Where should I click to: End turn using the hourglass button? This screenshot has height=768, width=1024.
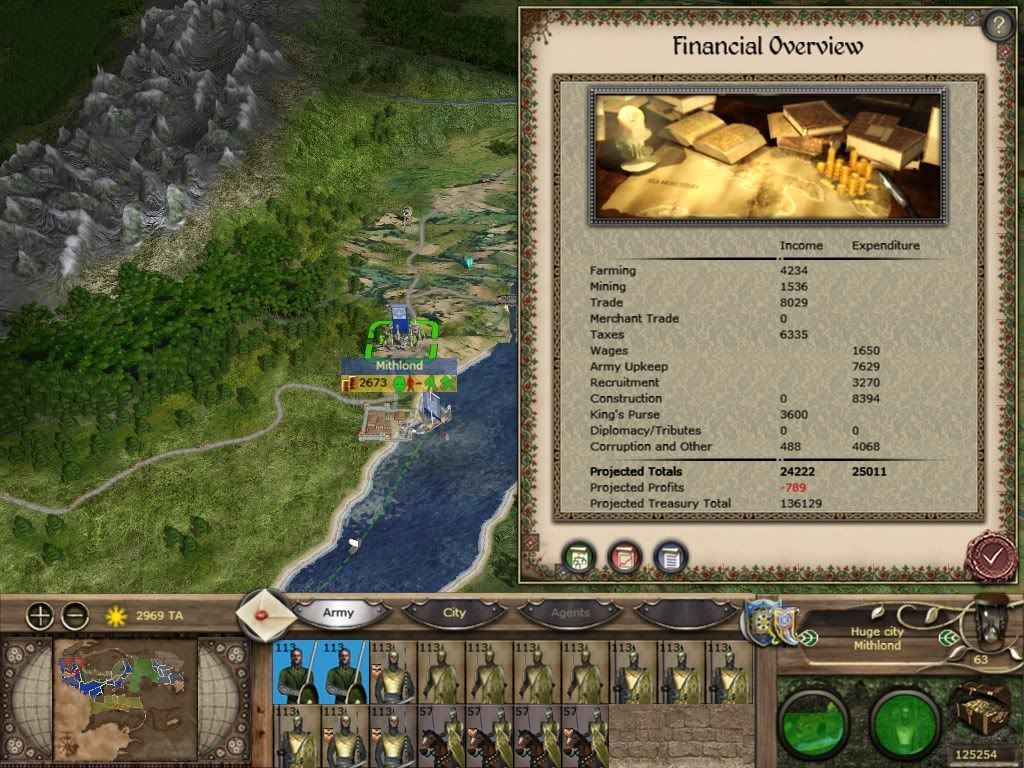point(989,622)
